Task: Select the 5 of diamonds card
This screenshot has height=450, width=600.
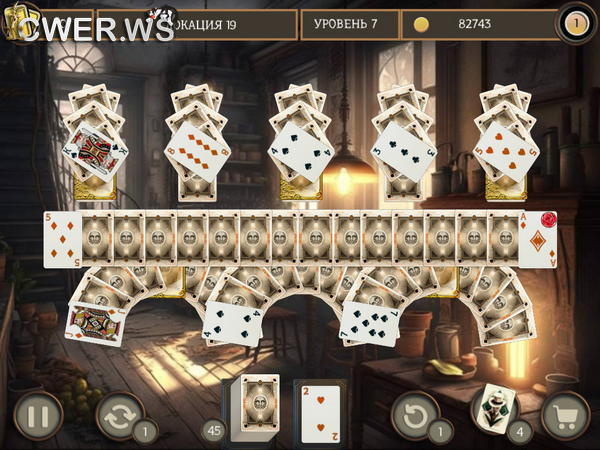Action: 62,239
